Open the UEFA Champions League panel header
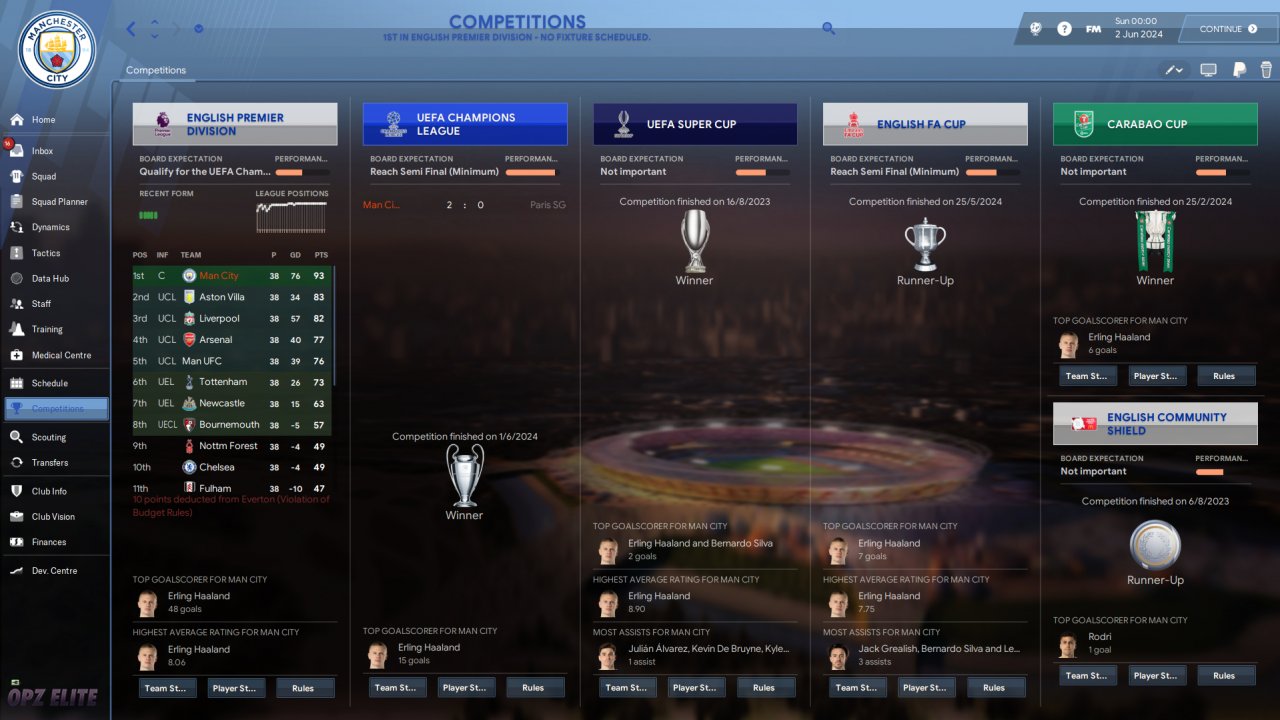 click(x=465, y=124)
